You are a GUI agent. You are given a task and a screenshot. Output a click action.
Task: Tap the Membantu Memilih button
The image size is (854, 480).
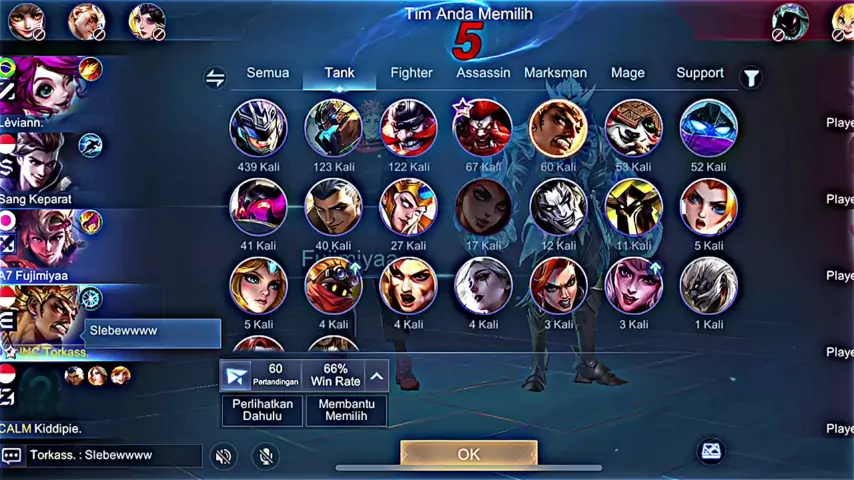click(346, 410)
